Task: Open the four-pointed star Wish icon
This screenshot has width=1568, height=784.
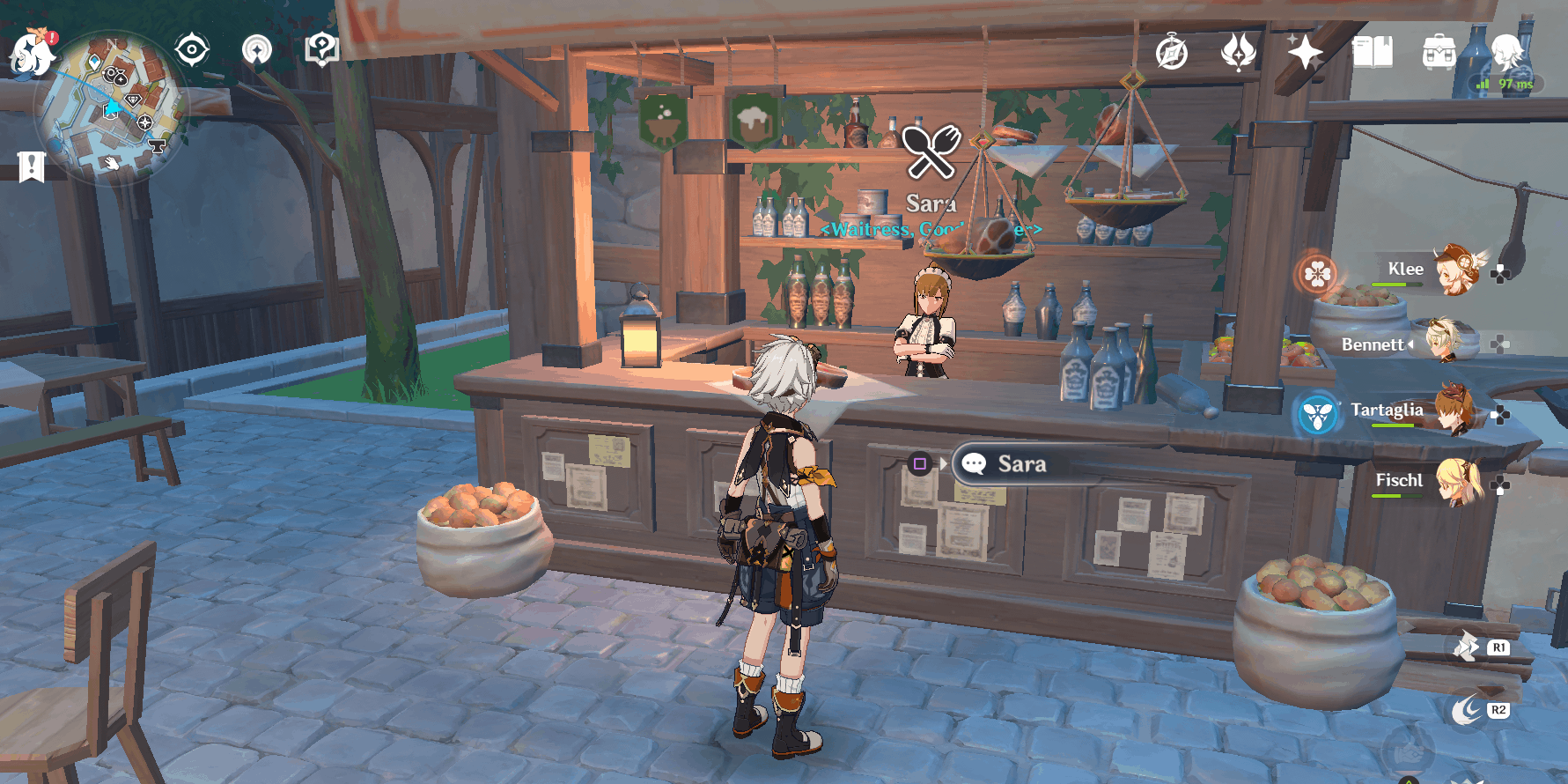Action: [x=1305, y=53]
